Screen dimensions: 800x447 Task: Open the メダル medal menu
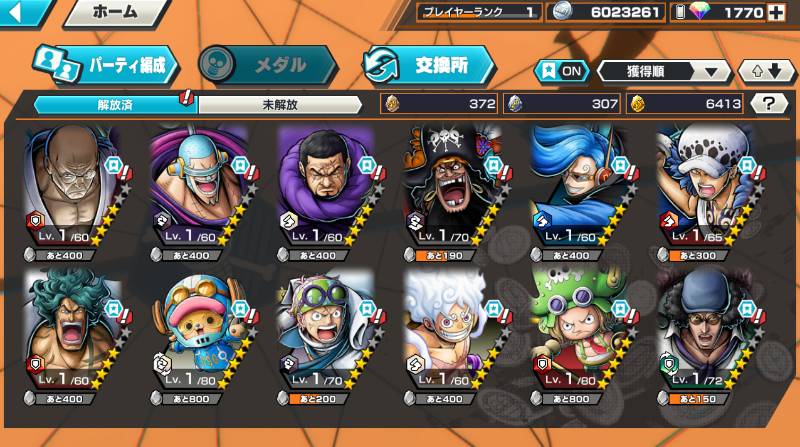coord(267,65)
